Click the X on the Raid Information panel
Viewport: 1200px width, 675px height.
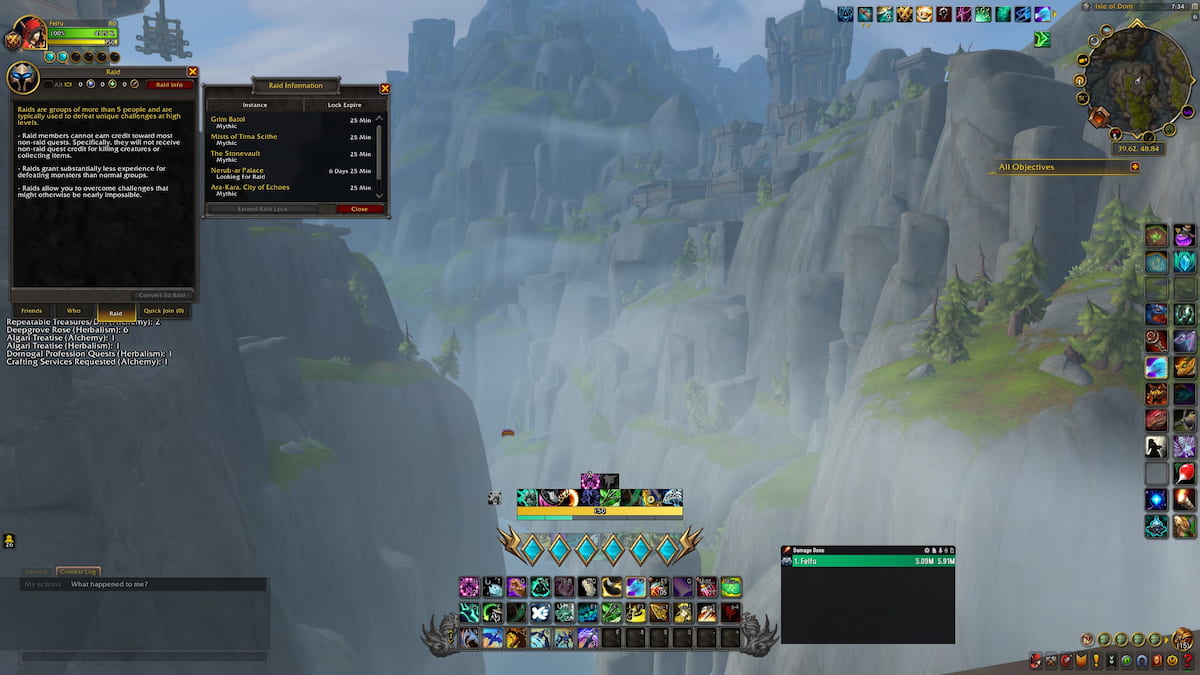click(x=385, y=88)
